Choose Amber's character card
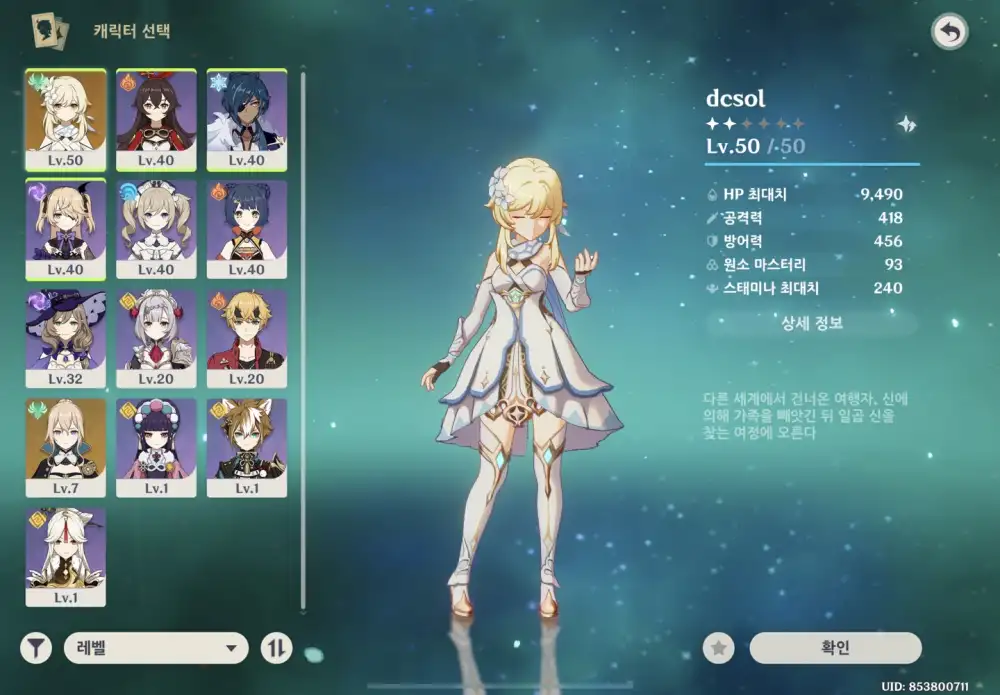The image size is (1000, 695). pos(156,120)
